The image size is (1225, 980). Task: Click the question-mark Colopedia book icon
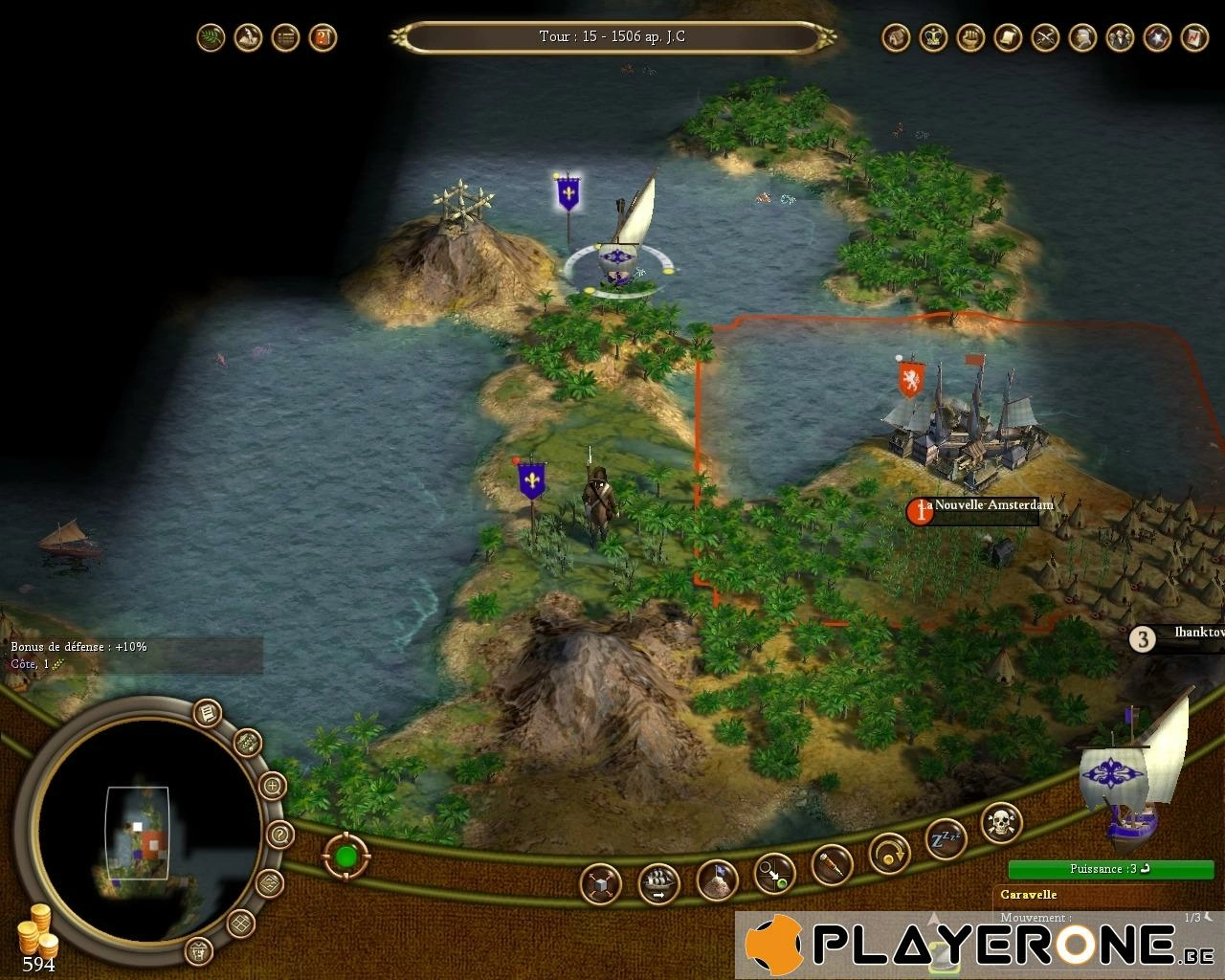[x=323, y=38]
